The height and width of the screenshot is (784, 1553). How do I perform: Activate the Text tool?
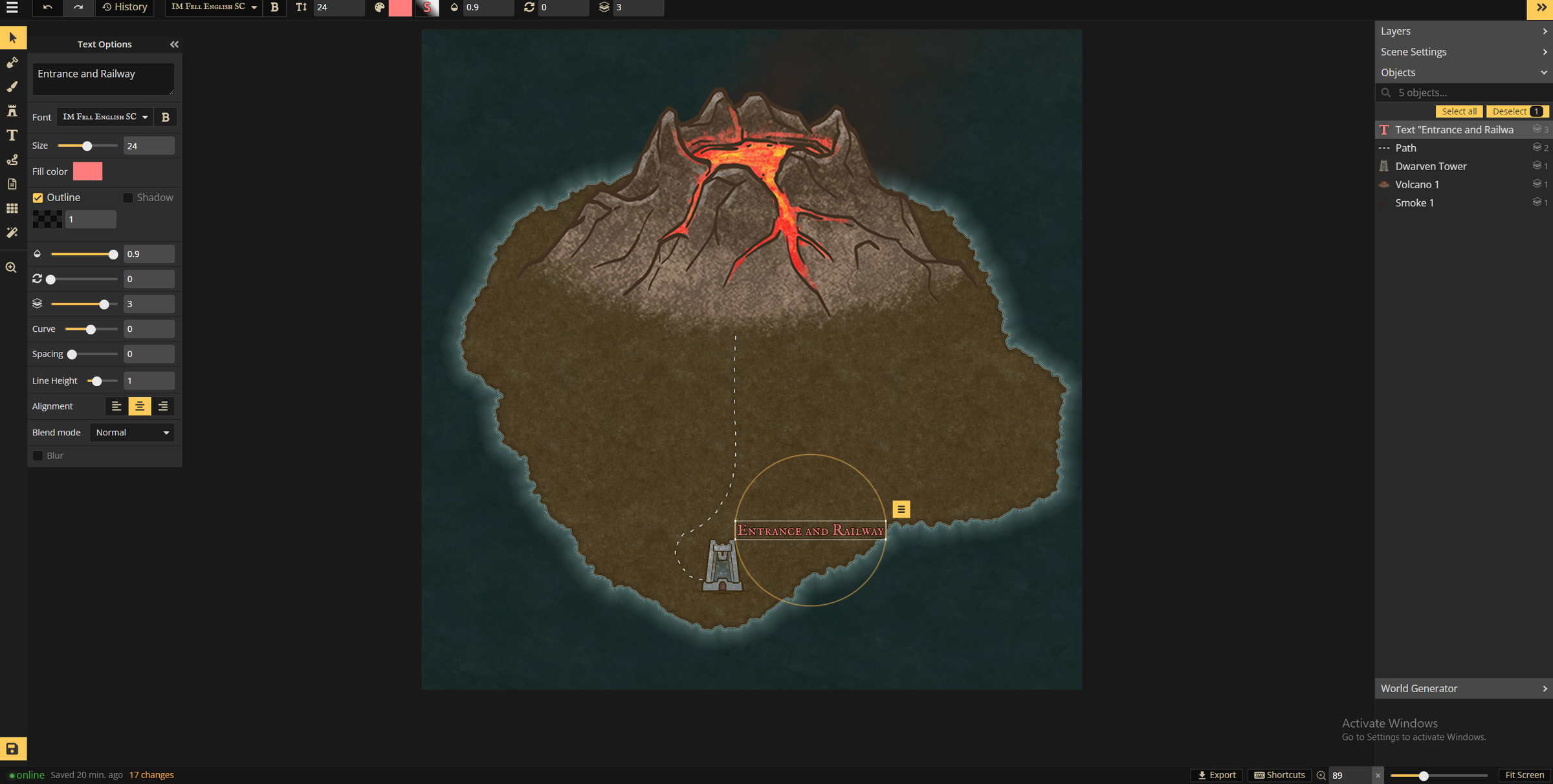point(12,135)
